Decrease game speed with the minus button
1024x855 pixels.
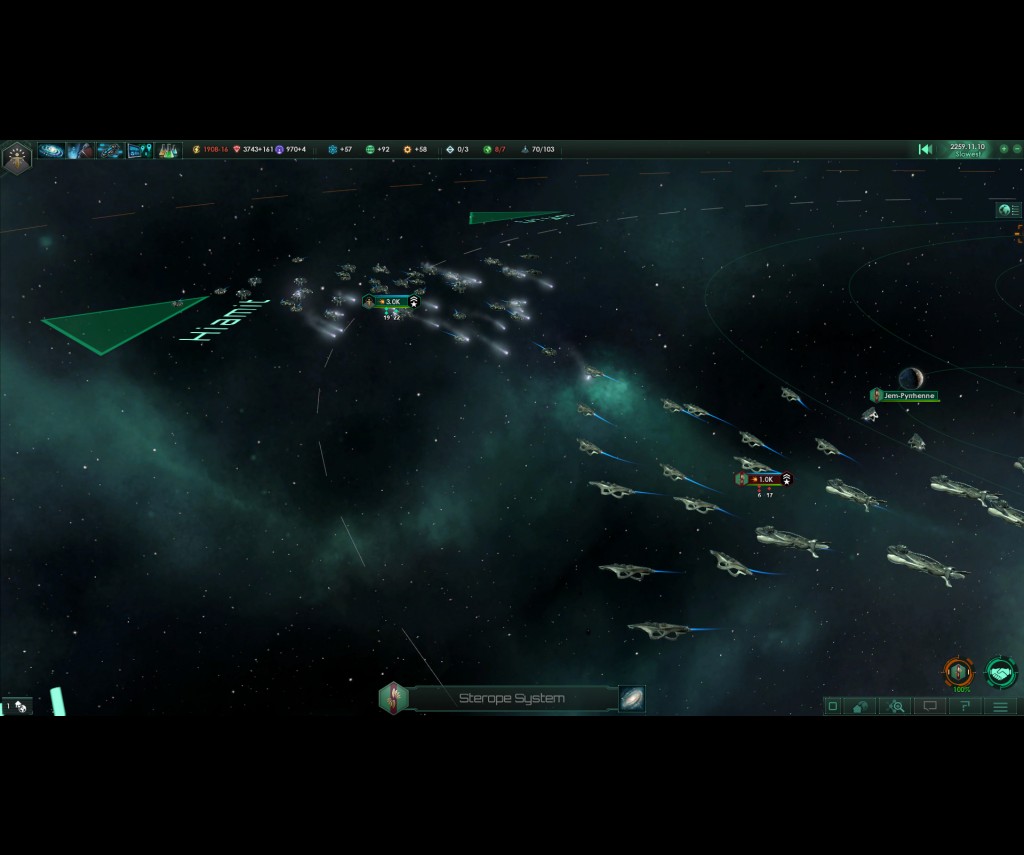[1017, 149]
